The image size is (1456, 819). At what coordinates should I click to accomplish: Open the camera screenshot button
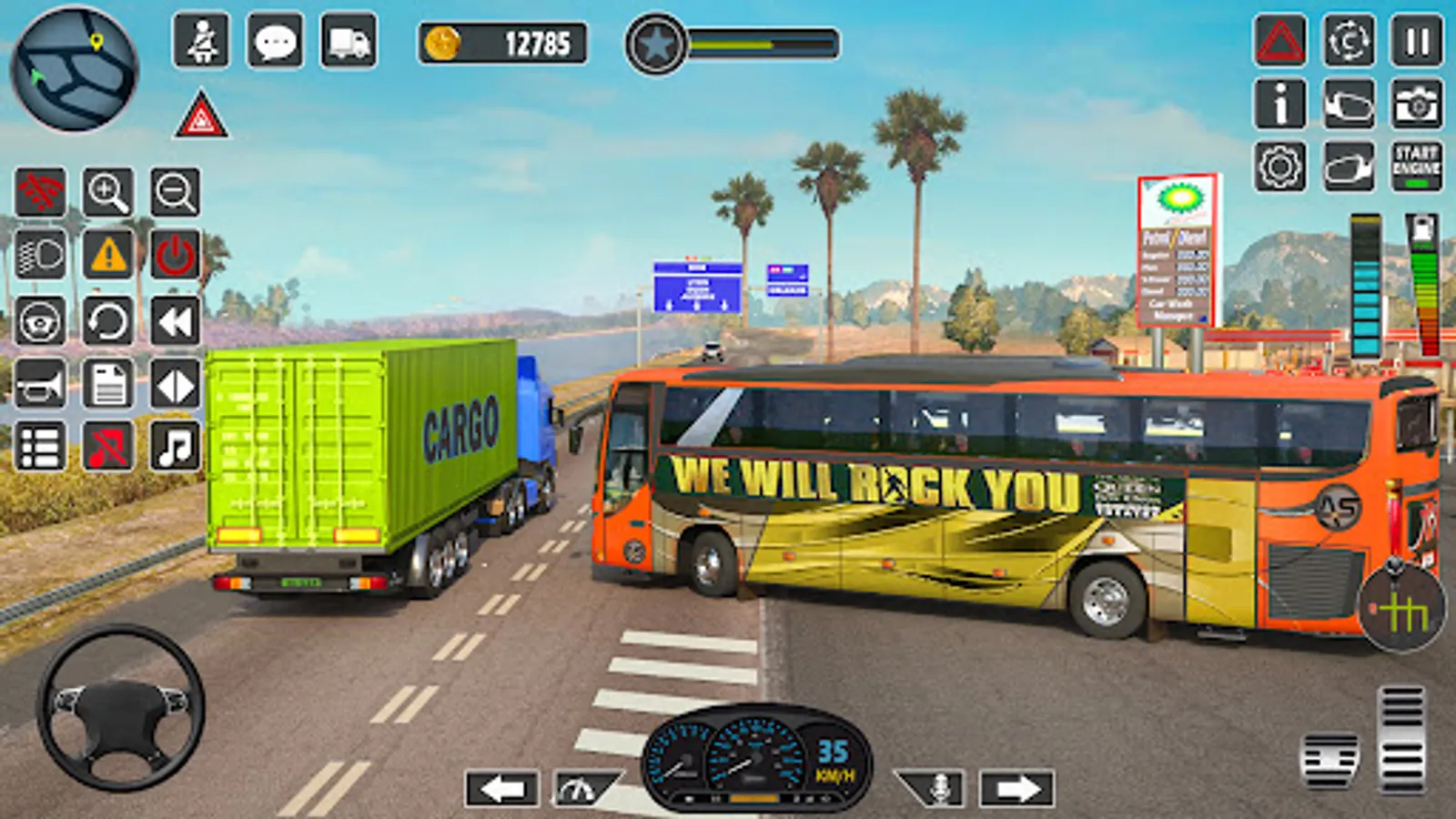(x=1416, y=104)
